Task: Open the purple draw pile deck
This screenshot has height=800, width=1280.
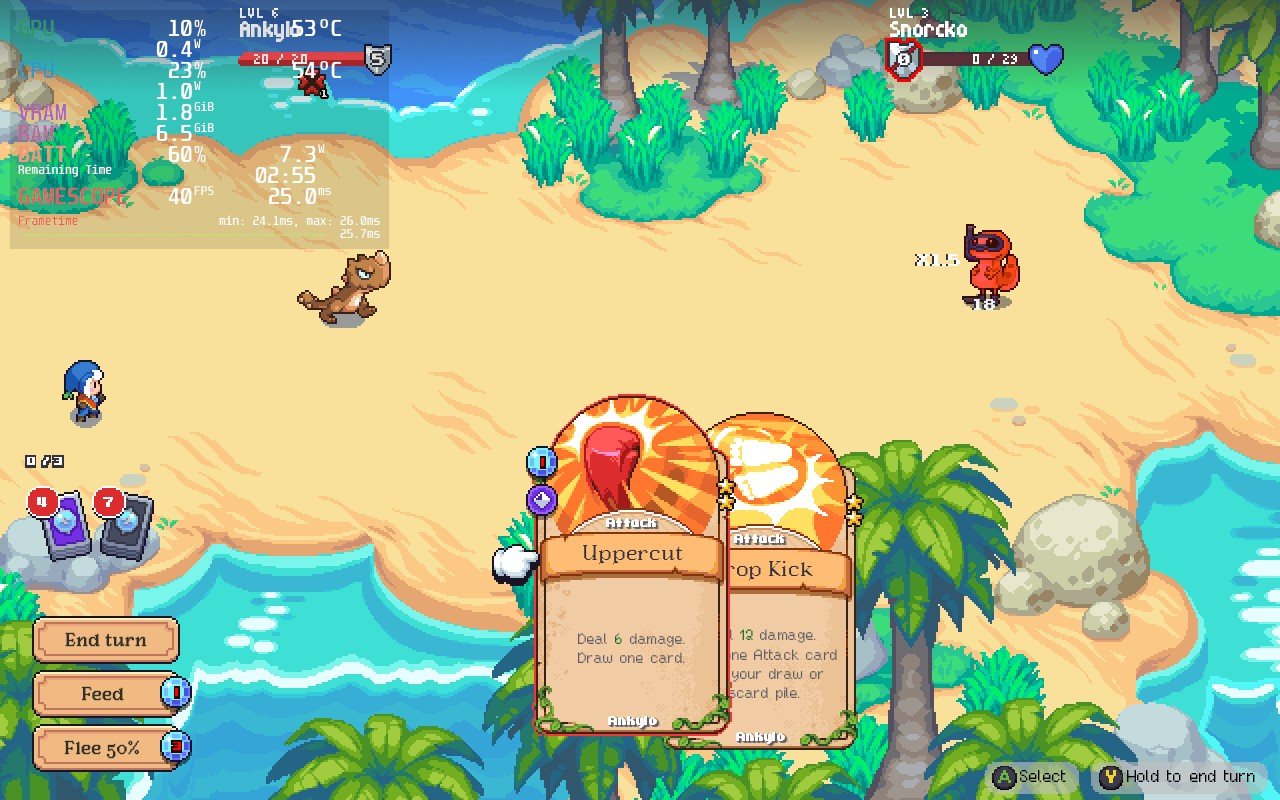Action: pyautogui.click(x=66, y=522)
